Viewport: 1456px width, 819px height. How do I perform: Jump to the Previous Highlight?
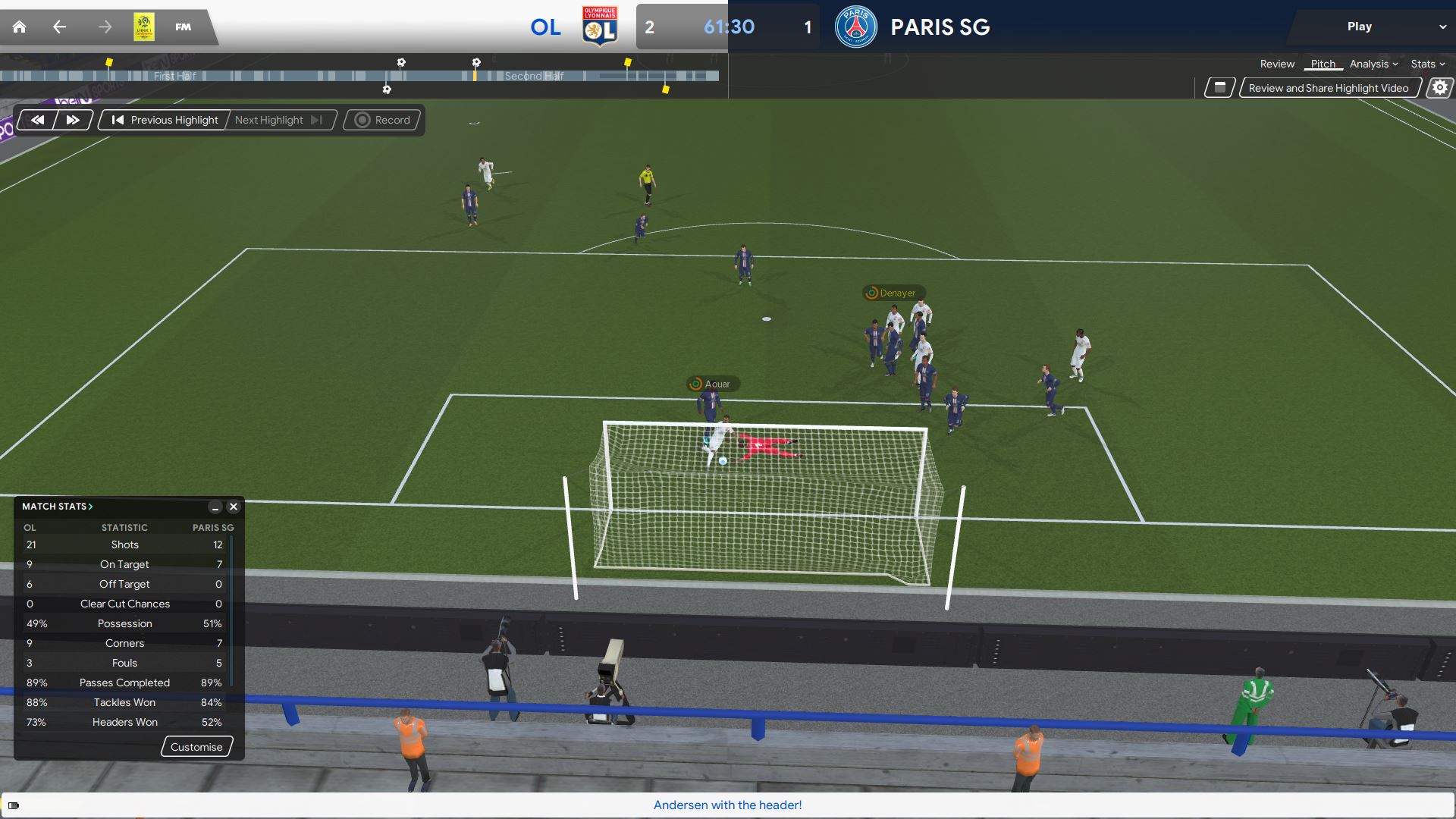click(x=165, y=120)
